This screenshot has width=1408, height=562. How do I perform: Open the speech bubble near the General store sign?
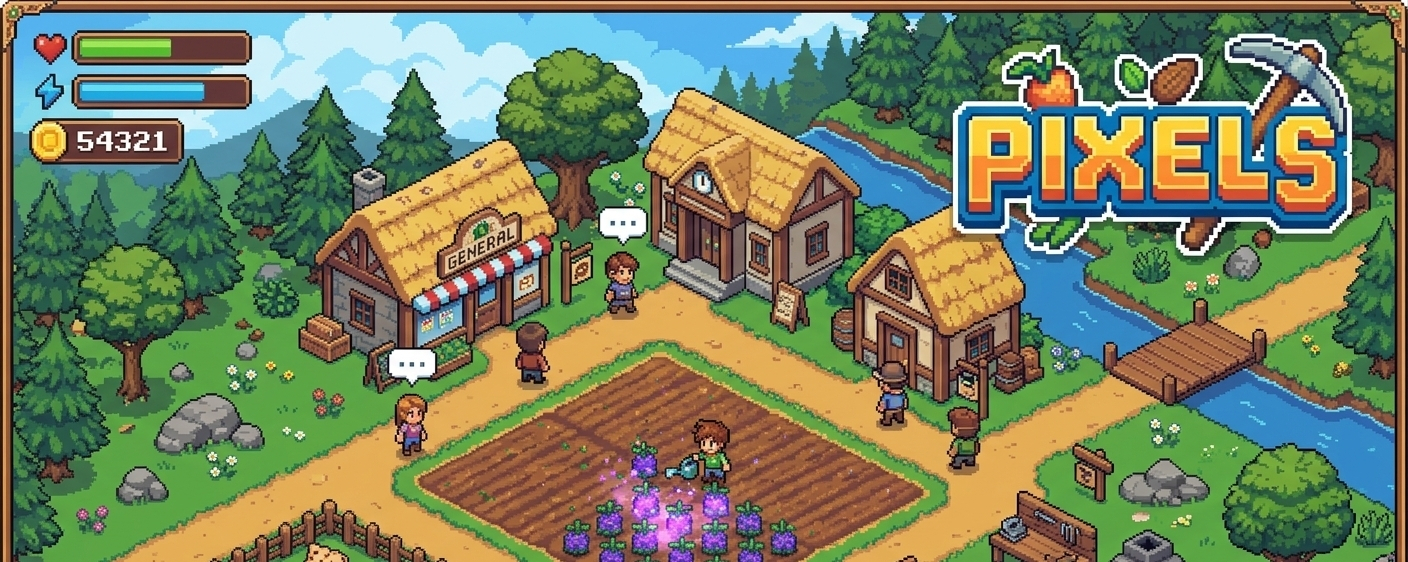coord(623,224)
